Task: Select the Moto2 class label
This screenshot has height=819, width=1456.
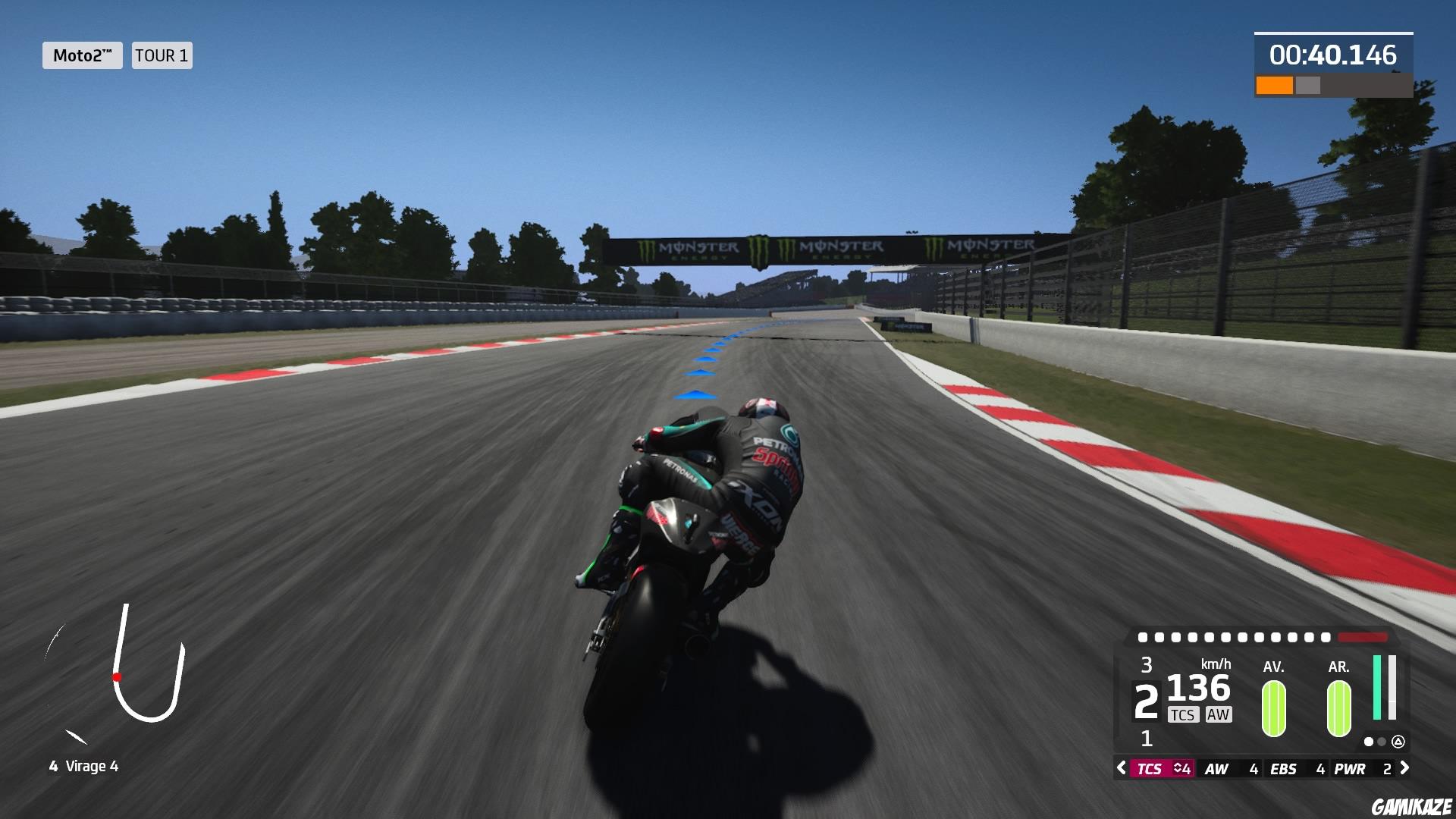Action: (x=82, y=55)
